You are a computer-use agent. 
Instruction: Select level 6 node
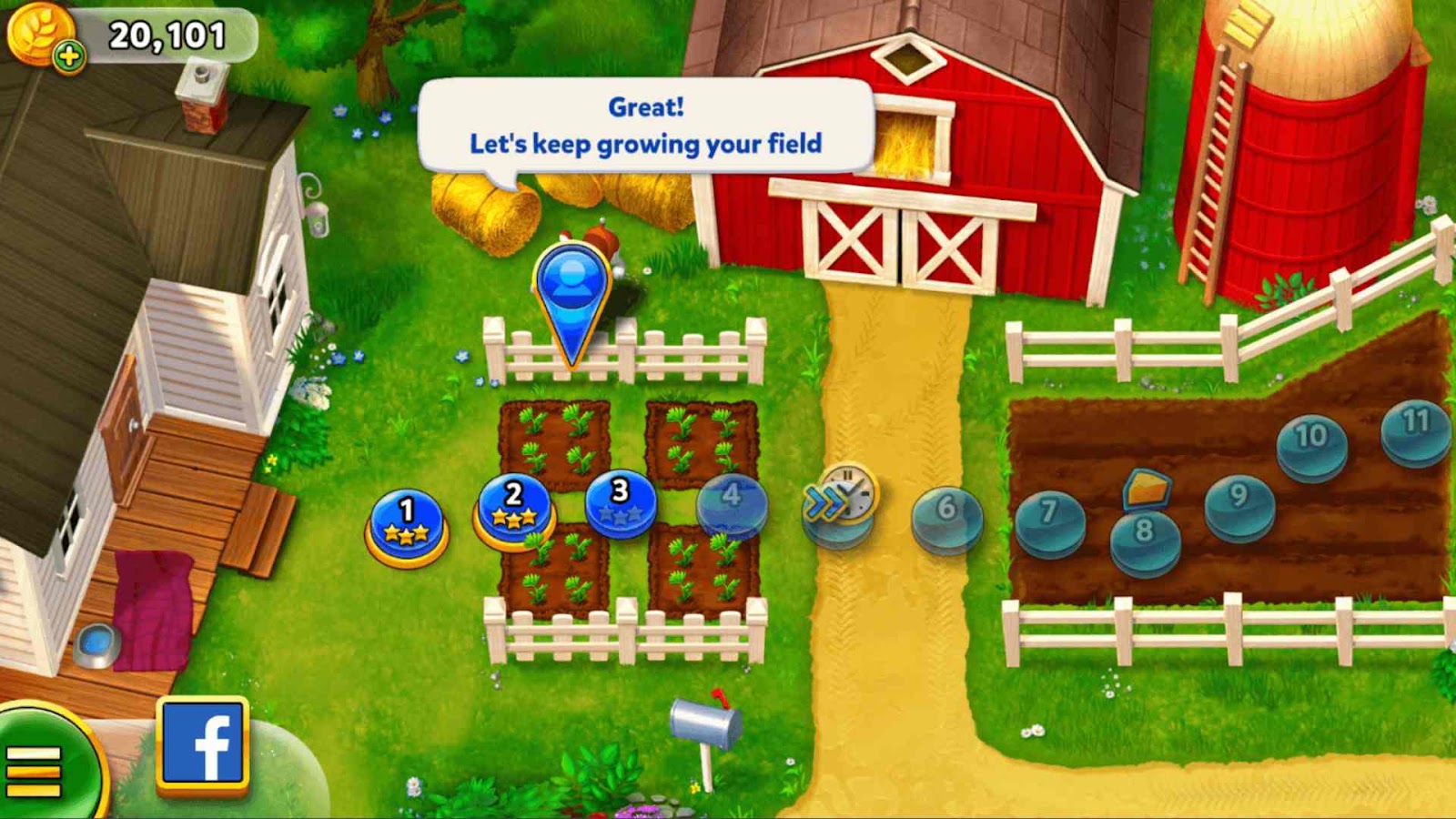946,516
